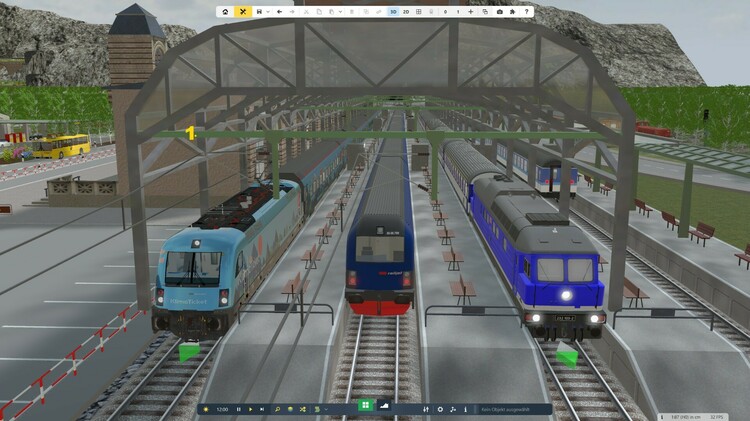Switch to 2D view
This screenshot has width=750, height=421.
click(x=406, y=12)
